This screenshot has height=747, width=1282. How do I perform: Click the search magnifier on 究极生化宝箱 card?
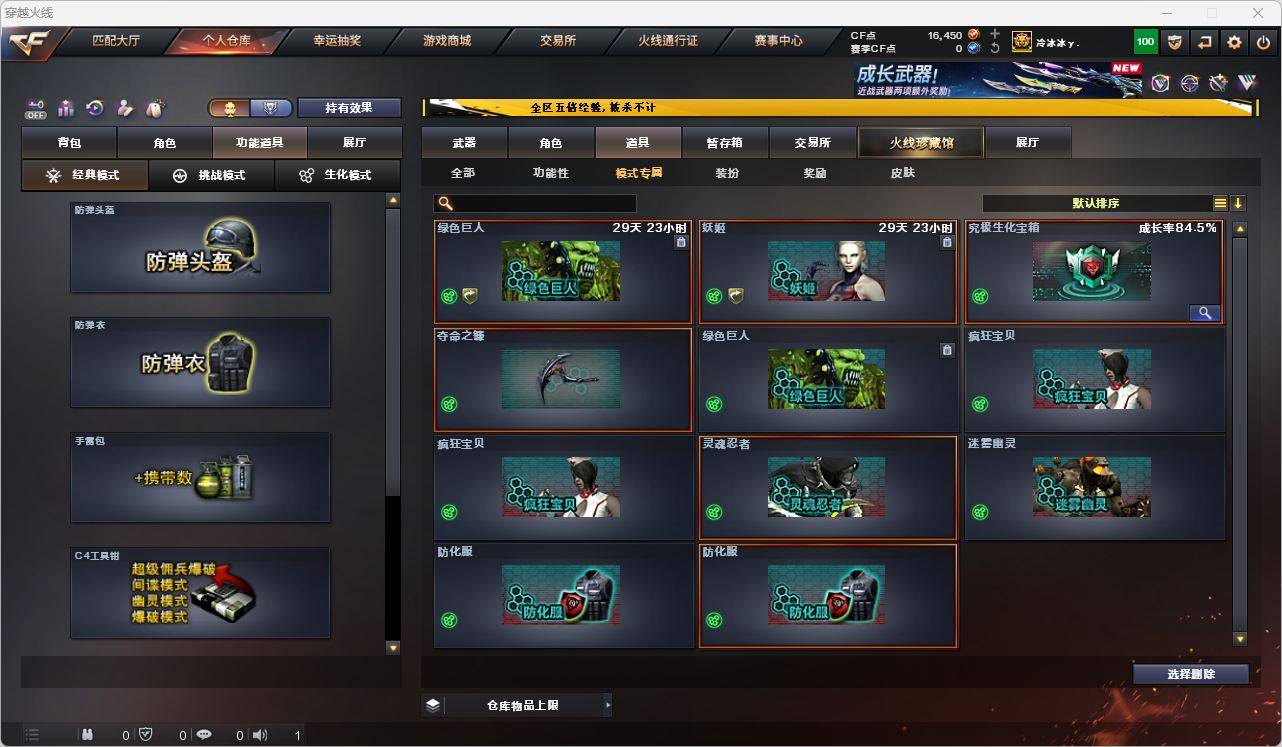(x=1204, y=312)
